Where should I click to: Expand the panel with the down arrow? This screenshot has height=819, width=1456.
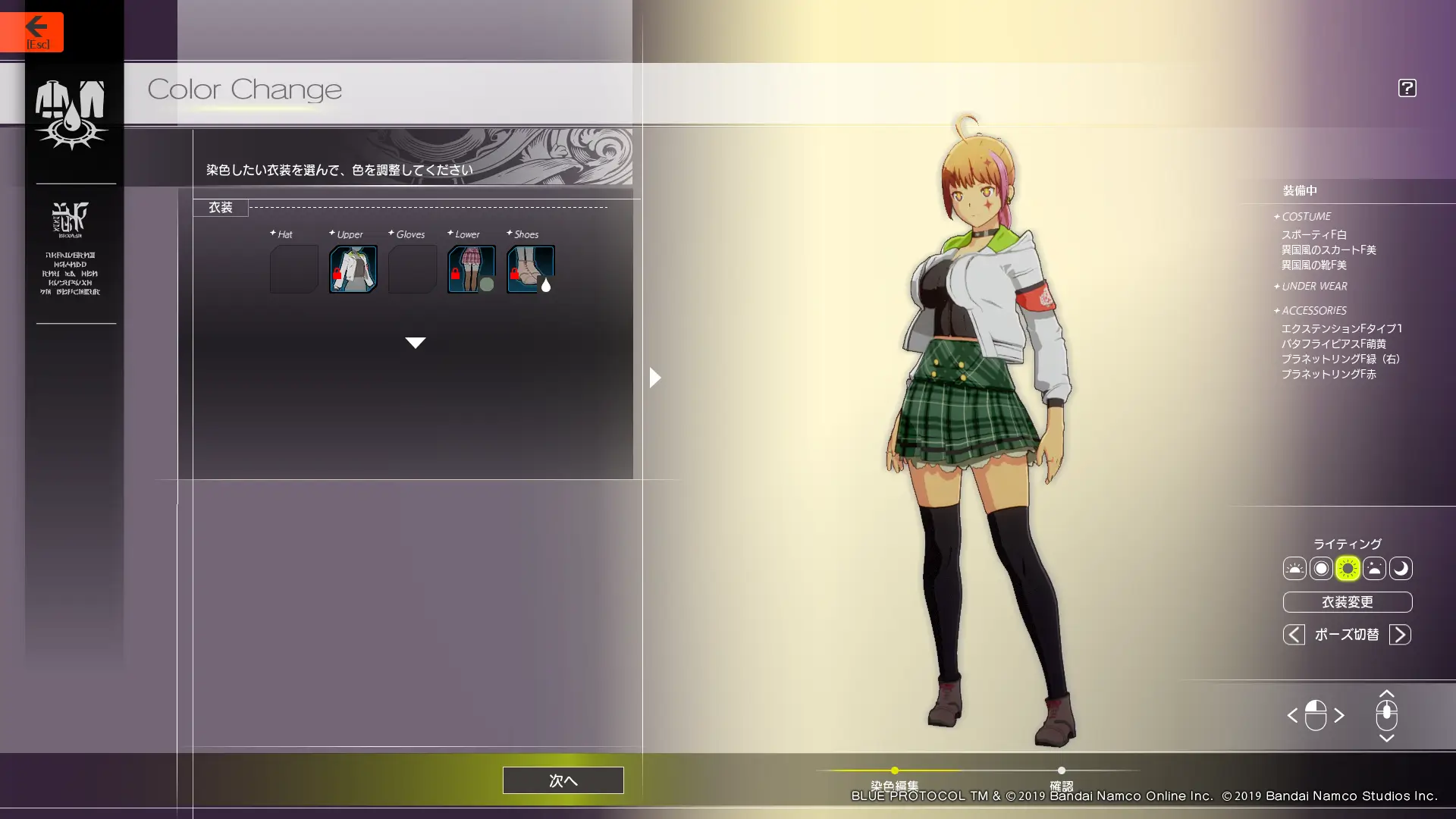tap(415, 343)
